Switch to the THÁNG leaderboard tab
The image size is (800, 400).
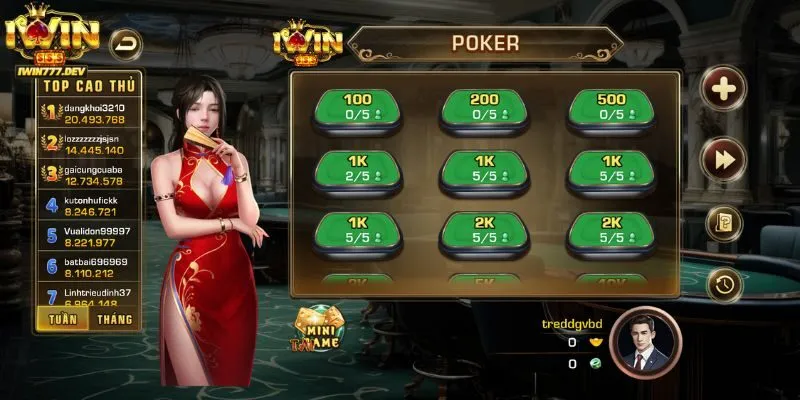point(114,319)
